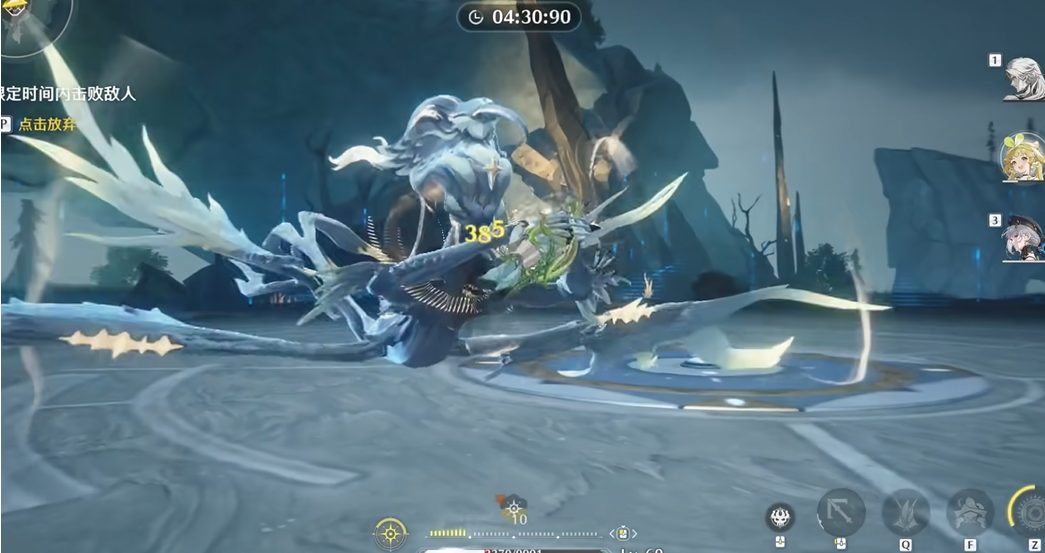1045x553 pixels.
Task: Switch to the white-haired character in slot 1
Action: [1024, 79]
